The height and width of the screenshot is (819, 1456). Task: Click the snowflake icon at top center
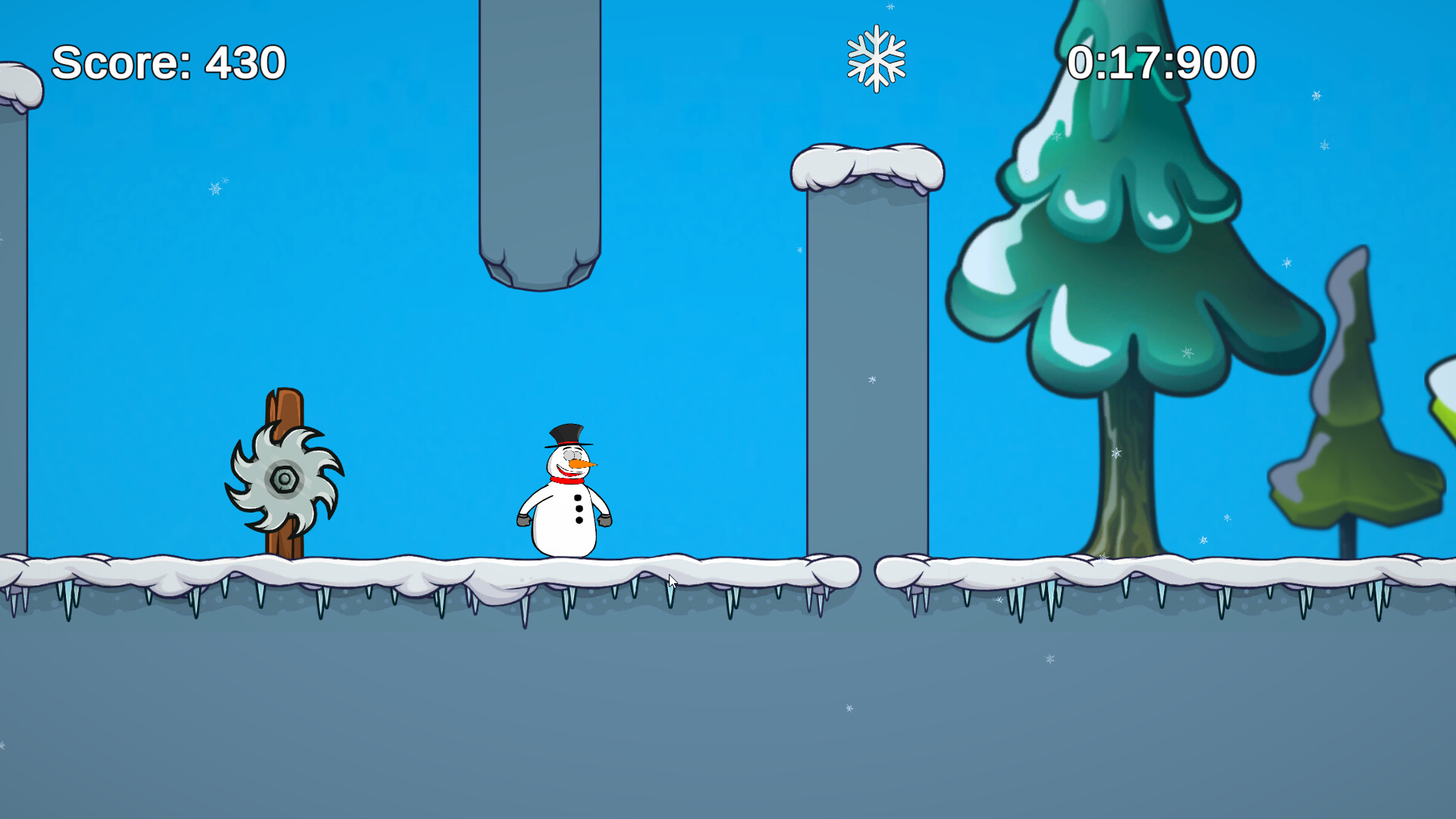[x=876, y=57]
